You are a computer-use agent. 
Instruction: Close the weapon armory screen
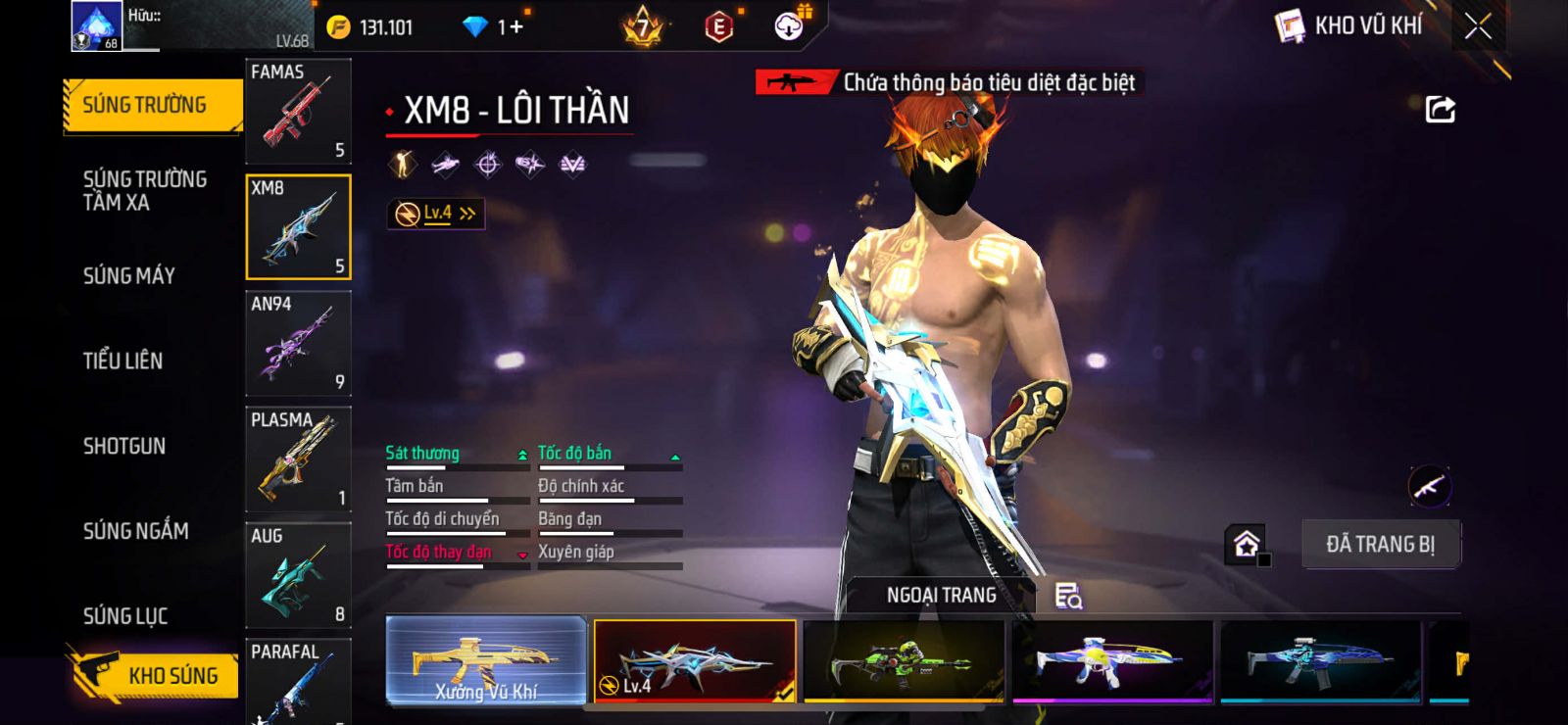click(x=1478, y=26)
